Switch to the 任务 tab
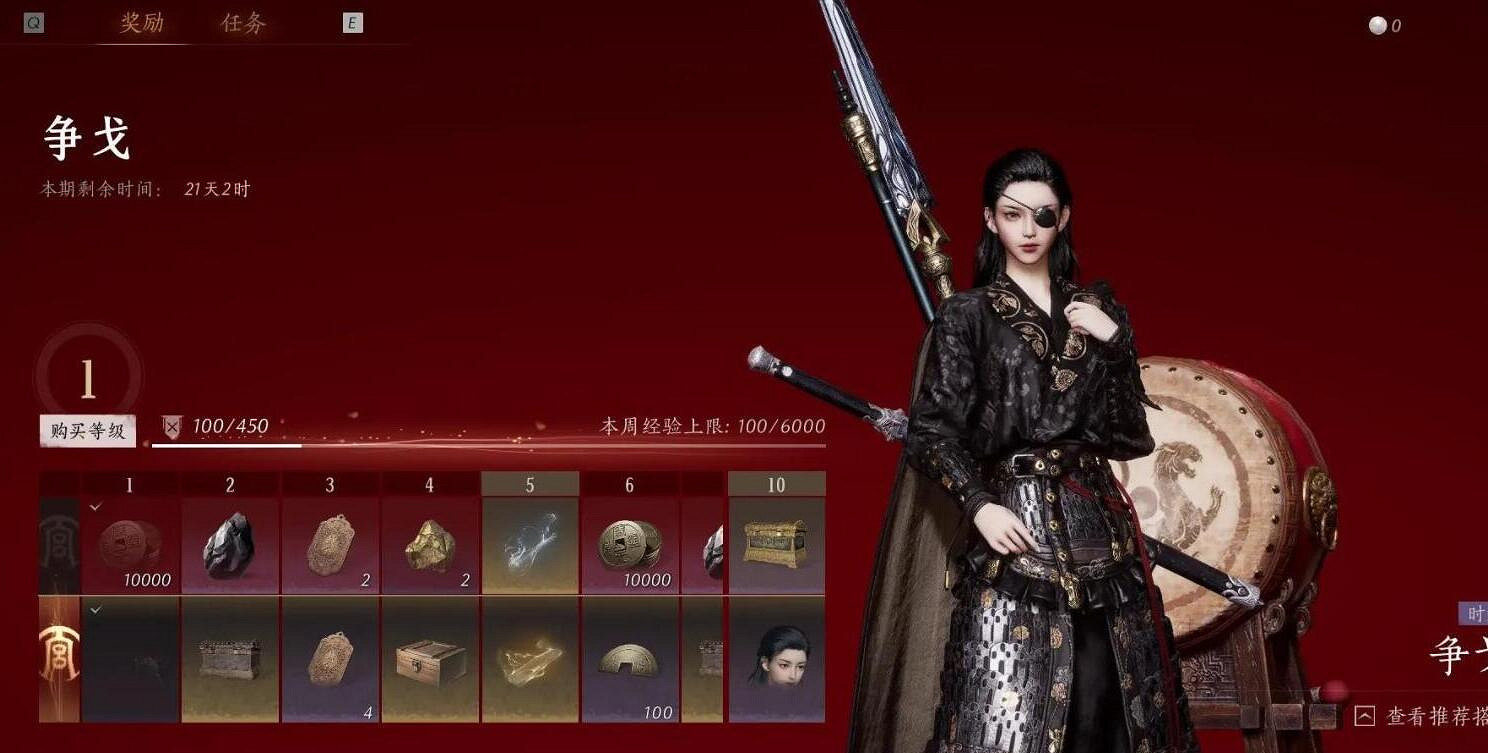Viewport: 1488px width, 753px height. pyautogui.click(x=243, y=22)
